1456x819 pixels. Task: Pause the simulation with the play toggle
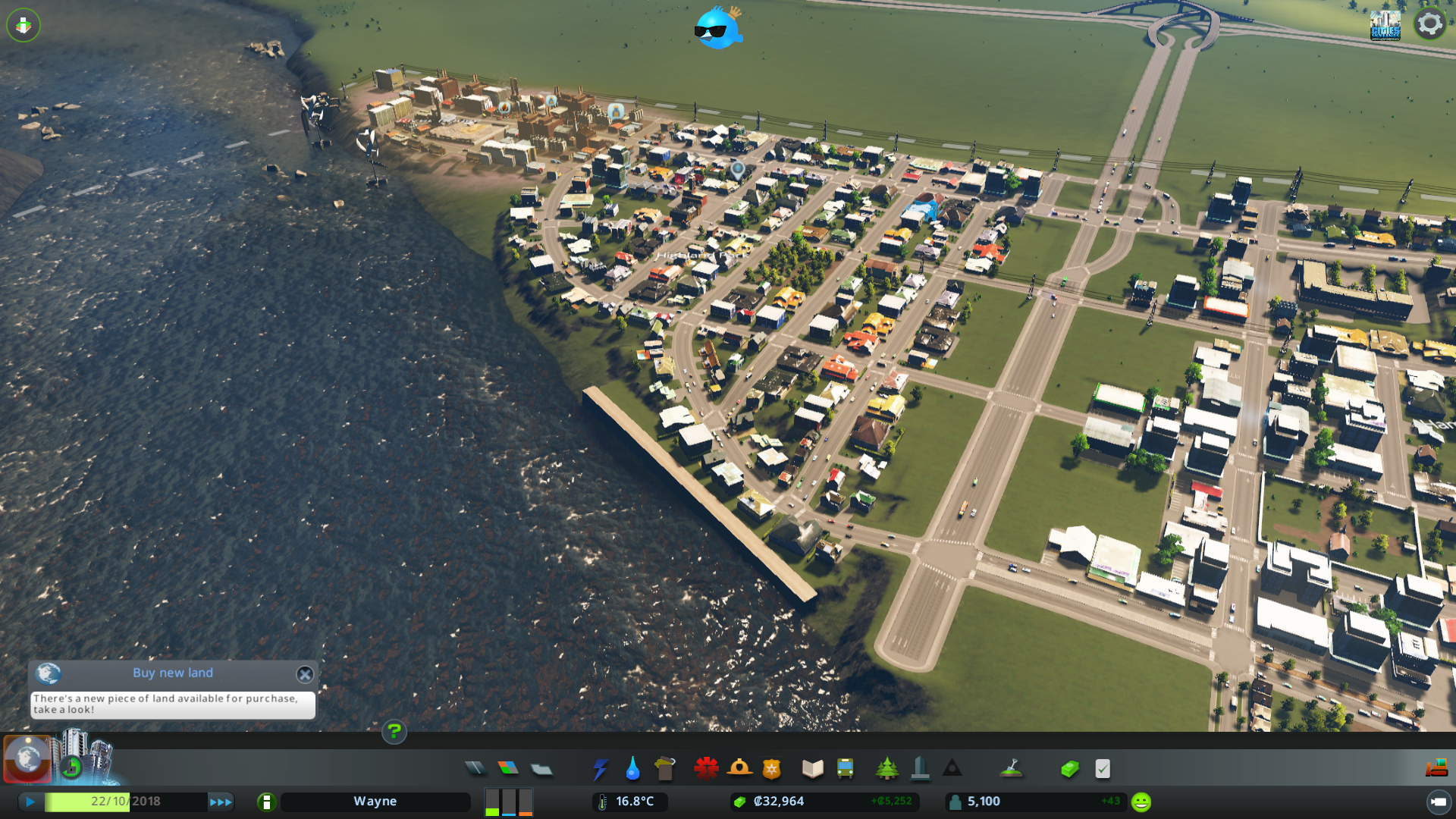click(x=30, y=802)
